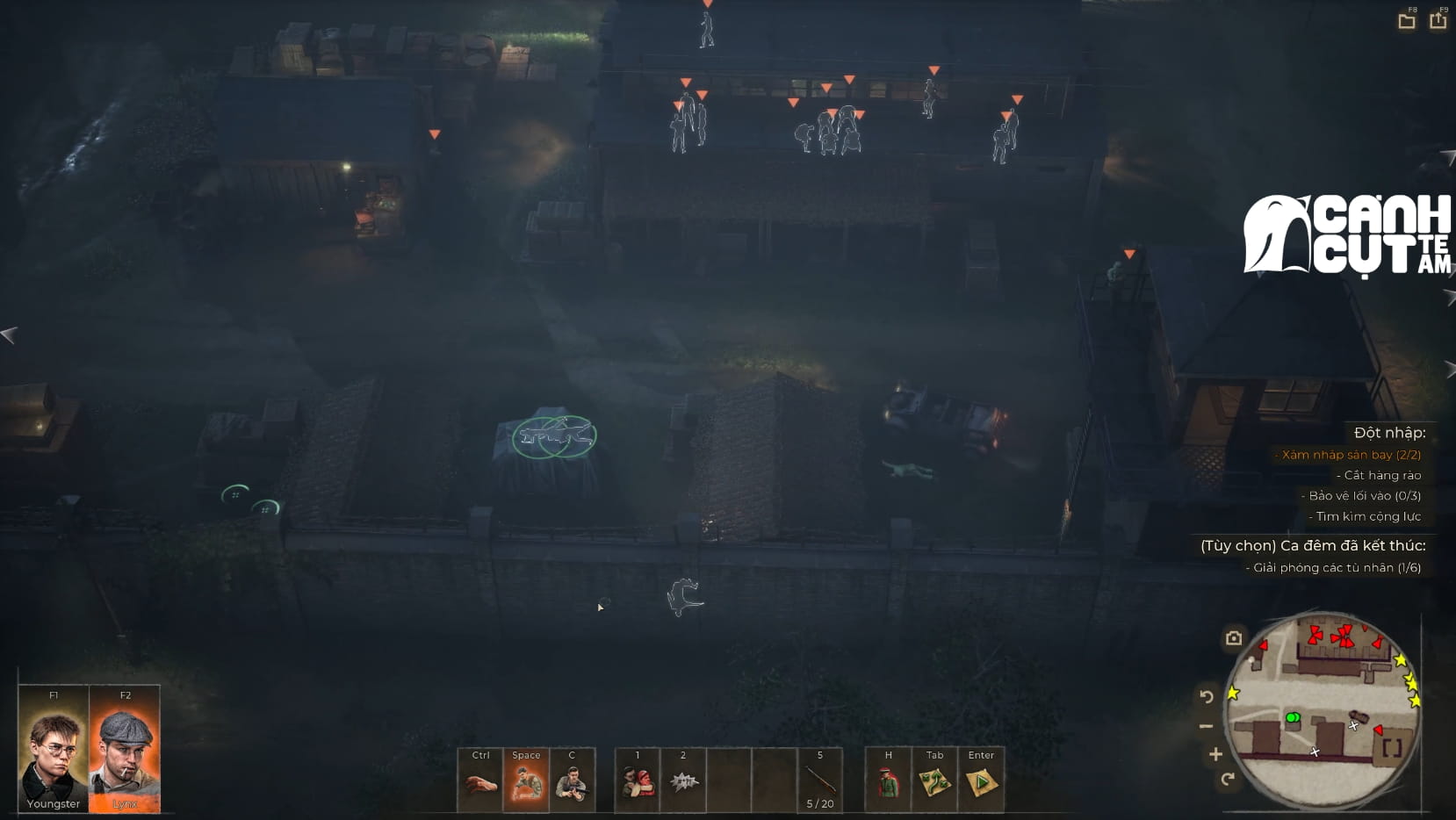The height and width of the screenshot is (820, 1456).
Task: Zoom out using the minus button
Action: (1207, 726)
